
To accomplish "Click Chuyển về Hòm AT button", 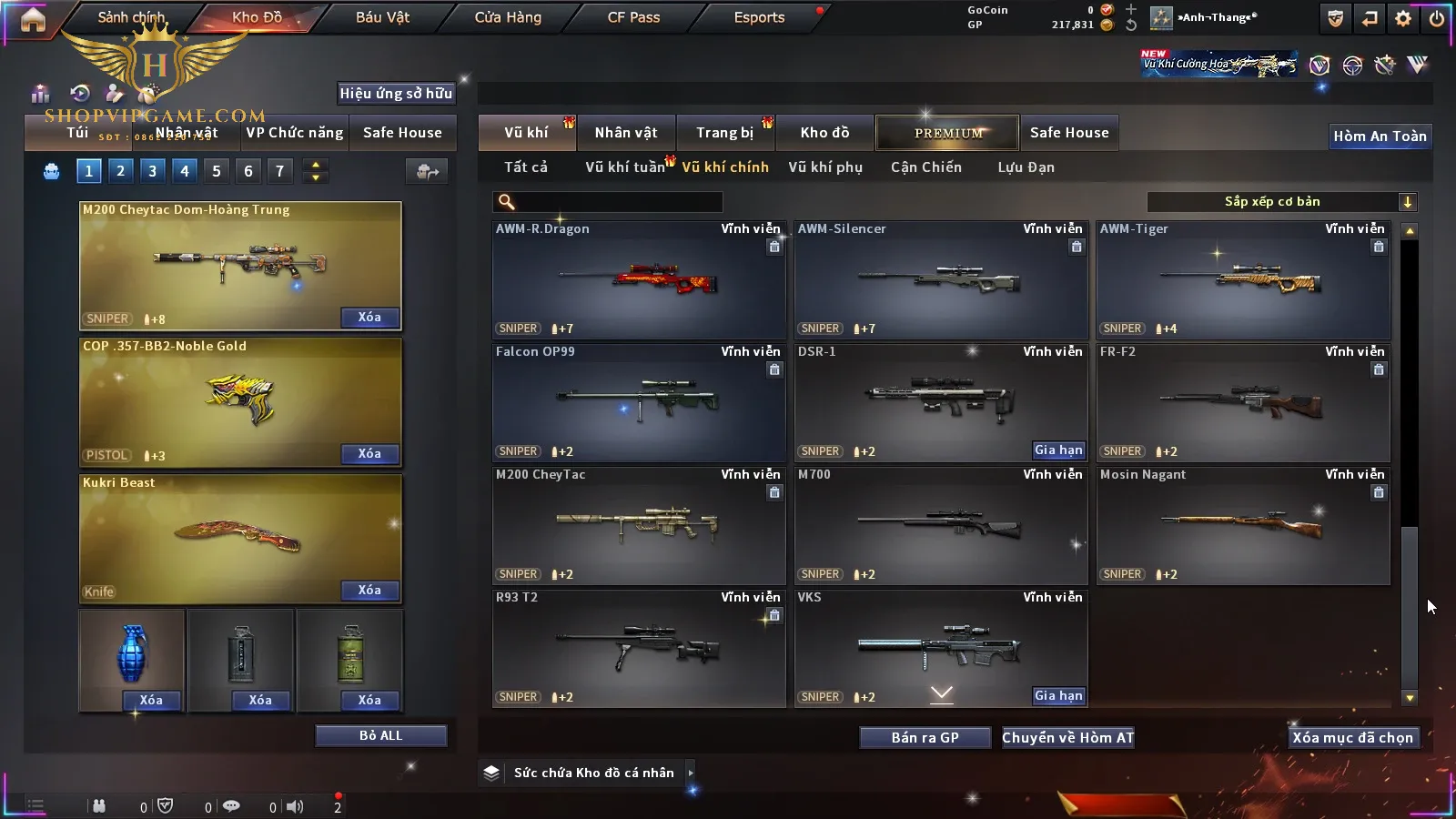I will [x=1067, y=738].
